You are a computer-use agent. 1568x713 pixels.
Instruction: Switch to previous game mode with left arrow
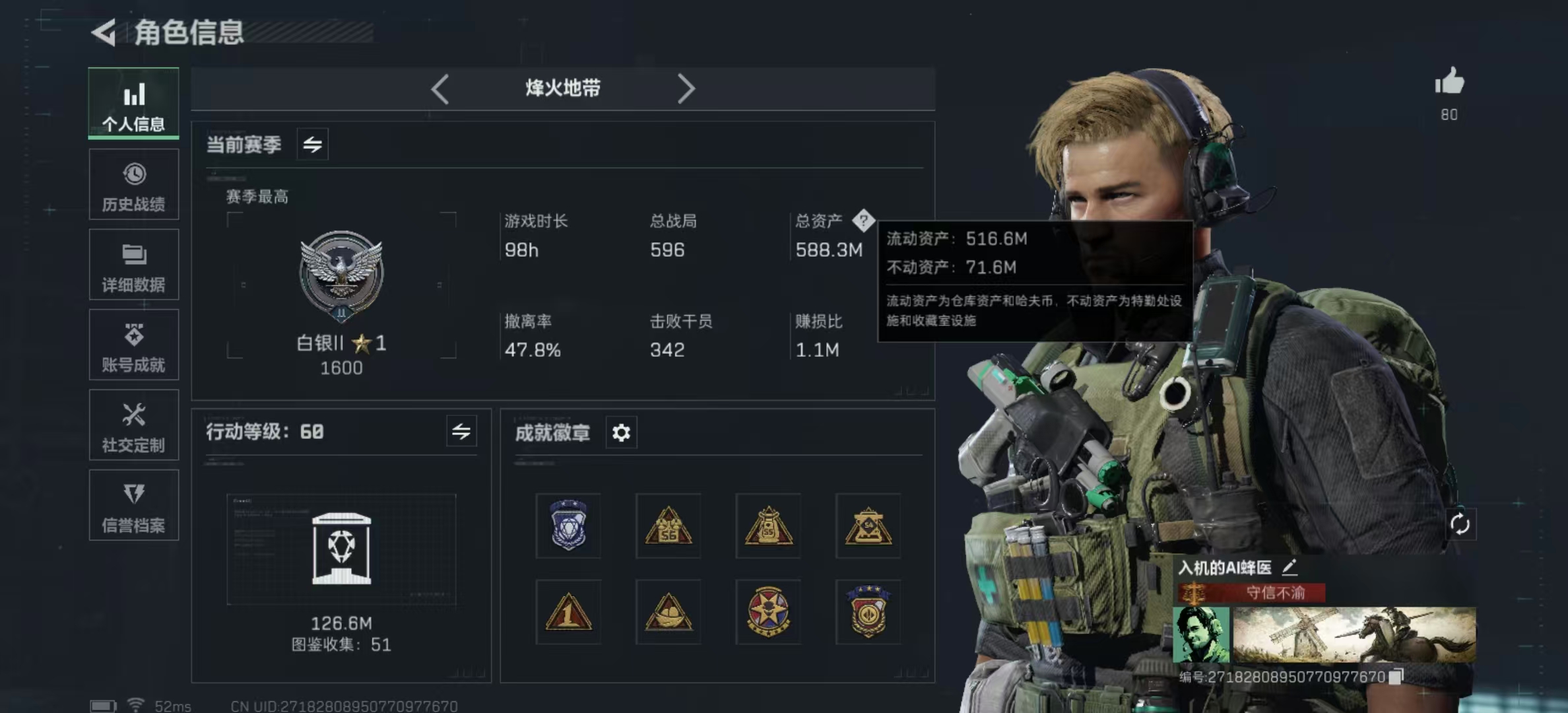coord(440,88)
